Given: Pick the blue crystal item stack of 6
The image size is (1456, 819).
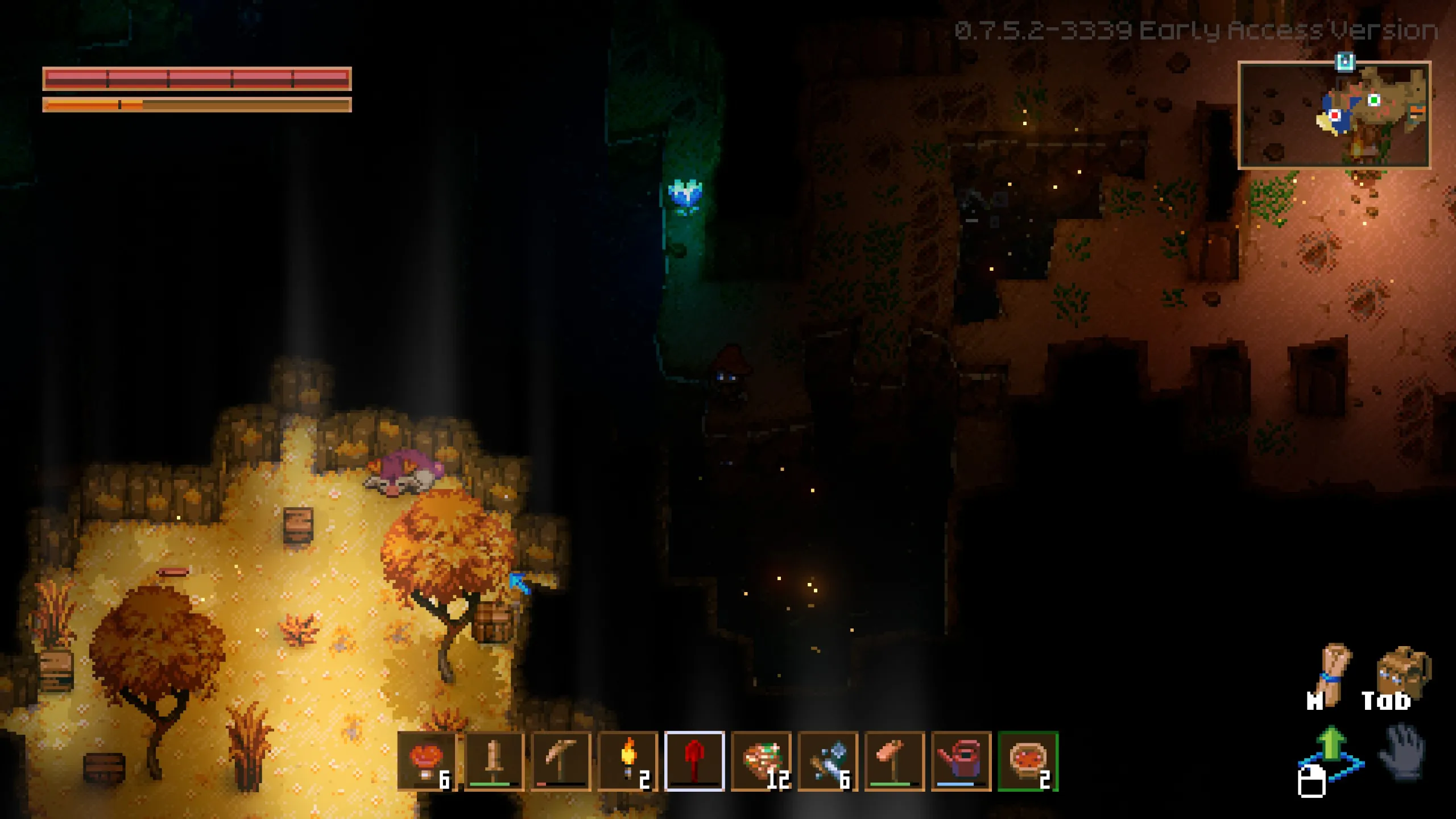Looking at the screenshot, I should [828, 761].
